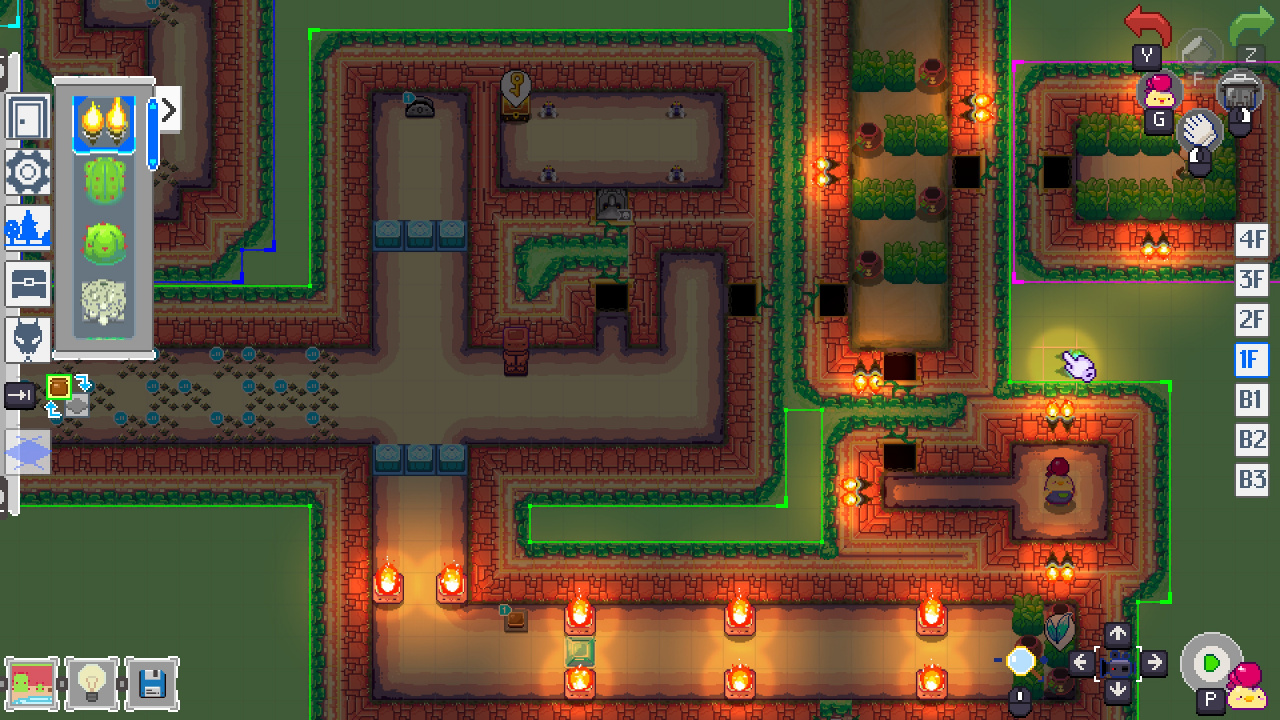Play-test the dungeon with the green play button

coord(1211,663)
